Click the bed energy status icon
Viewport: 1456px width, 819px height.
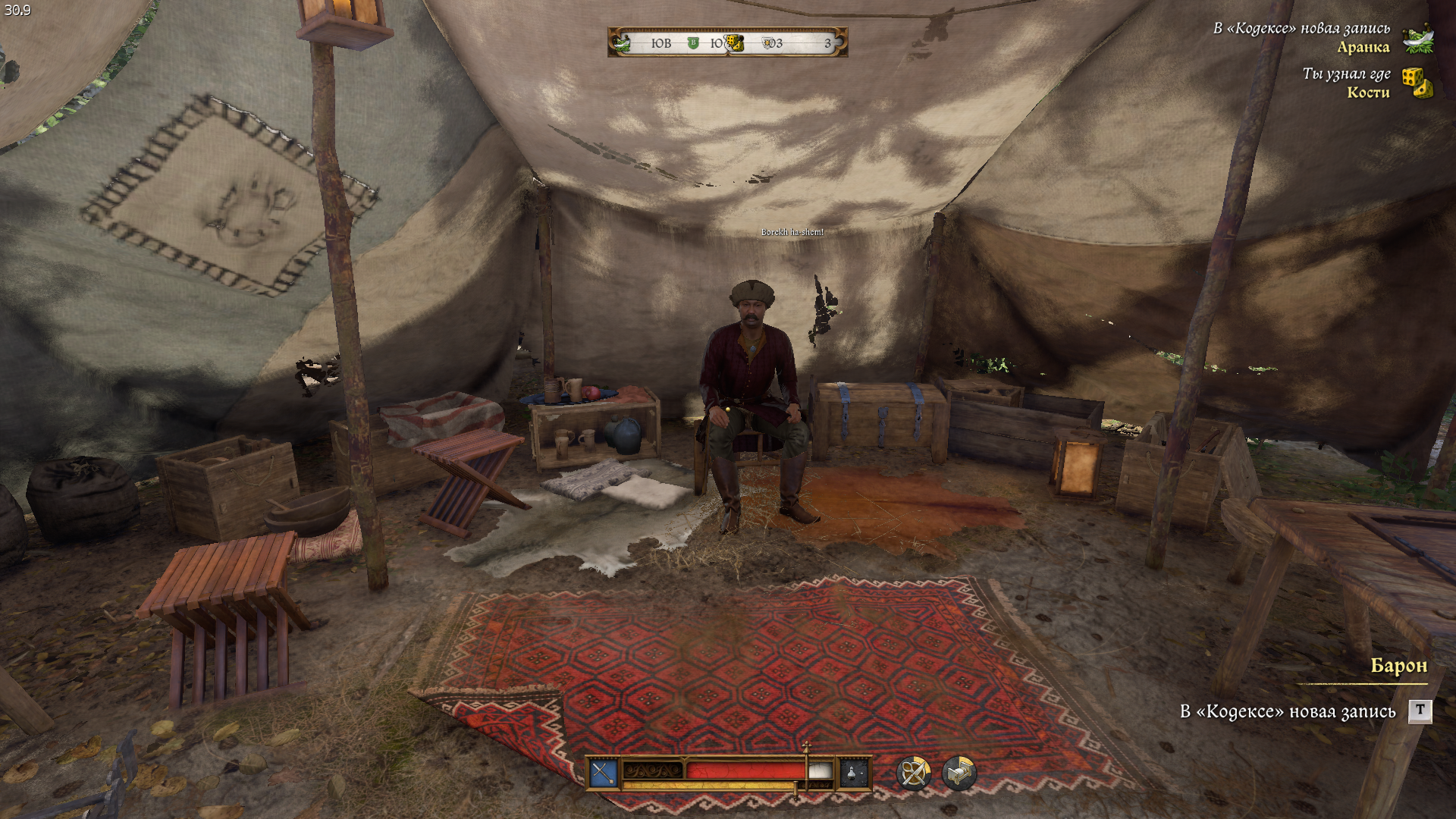tap(959, 773)
